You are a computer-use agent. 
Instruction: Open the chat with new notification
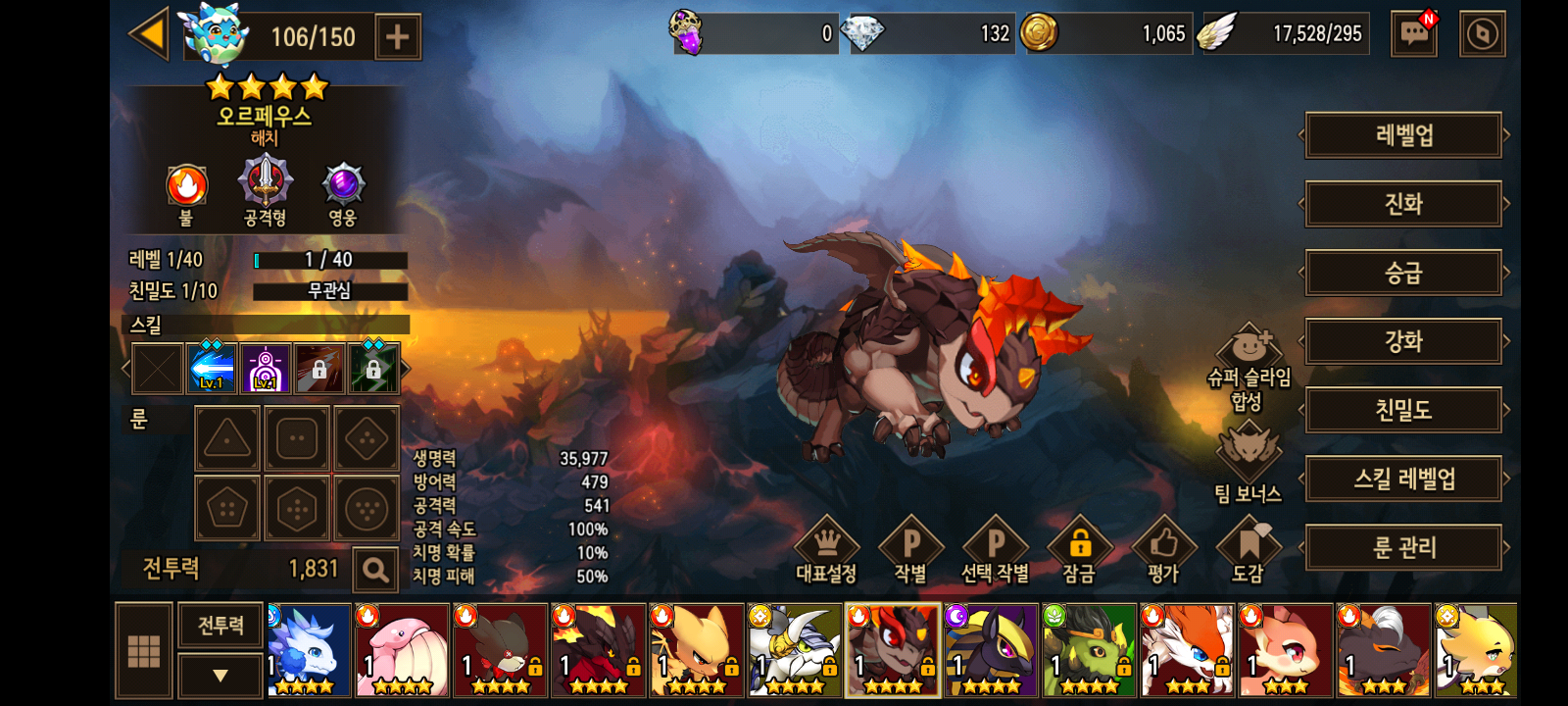click(1414, 34)
